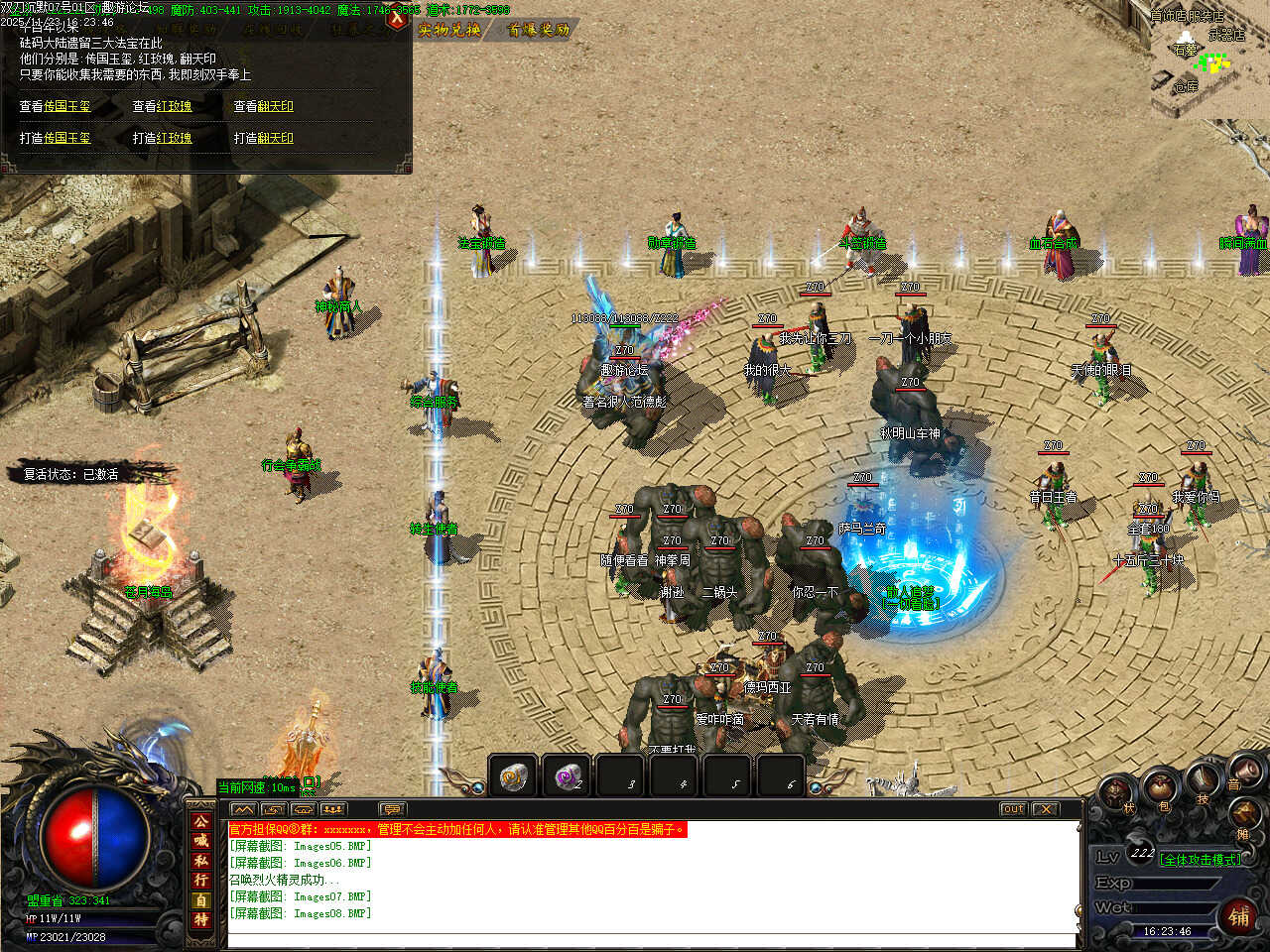Open the 铺 shop button
This screenshot has width=1270, height=952.
click(x=1239, y=915)
